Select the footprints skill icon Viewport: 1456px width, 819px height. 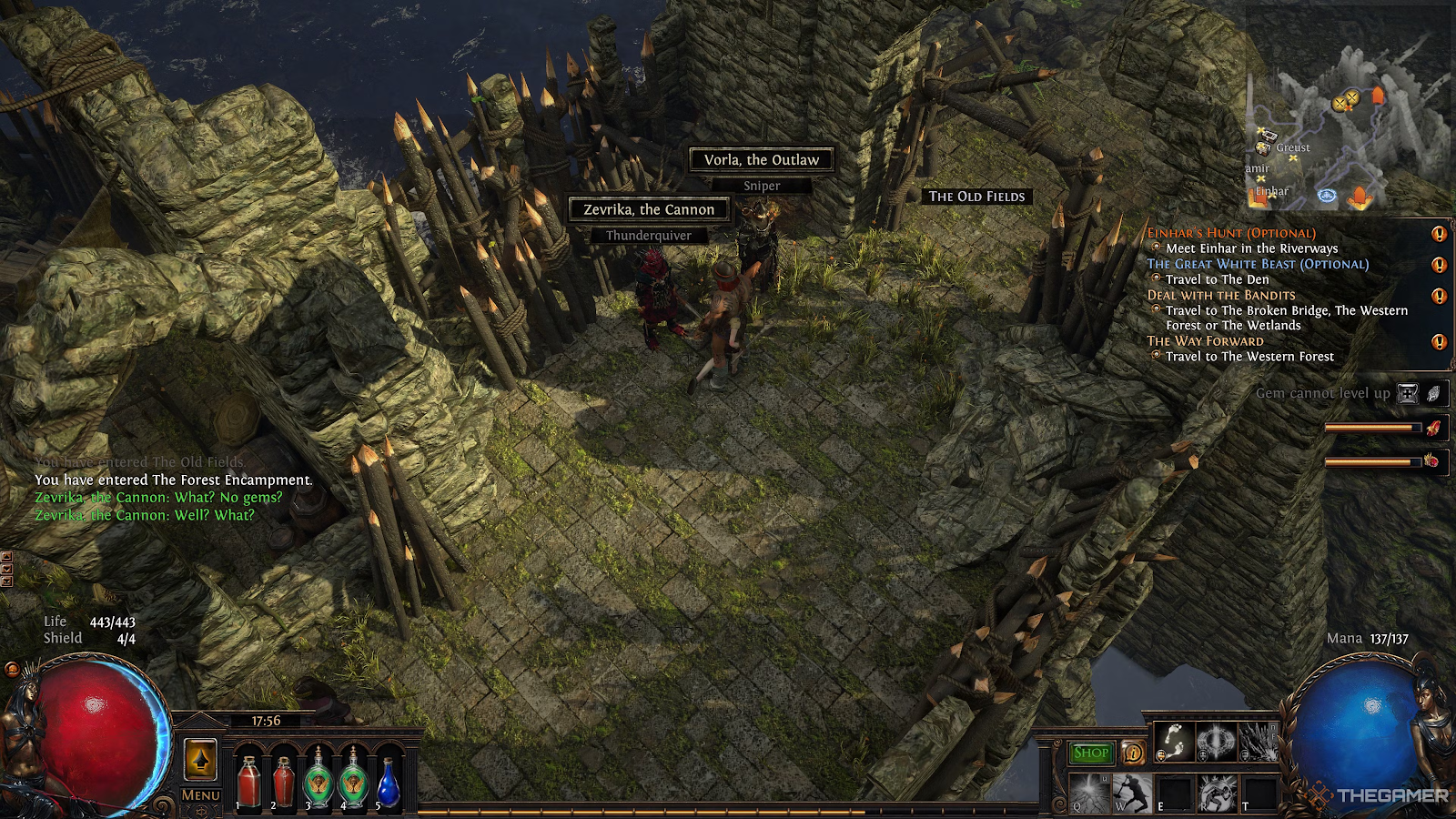(1173, 742)
